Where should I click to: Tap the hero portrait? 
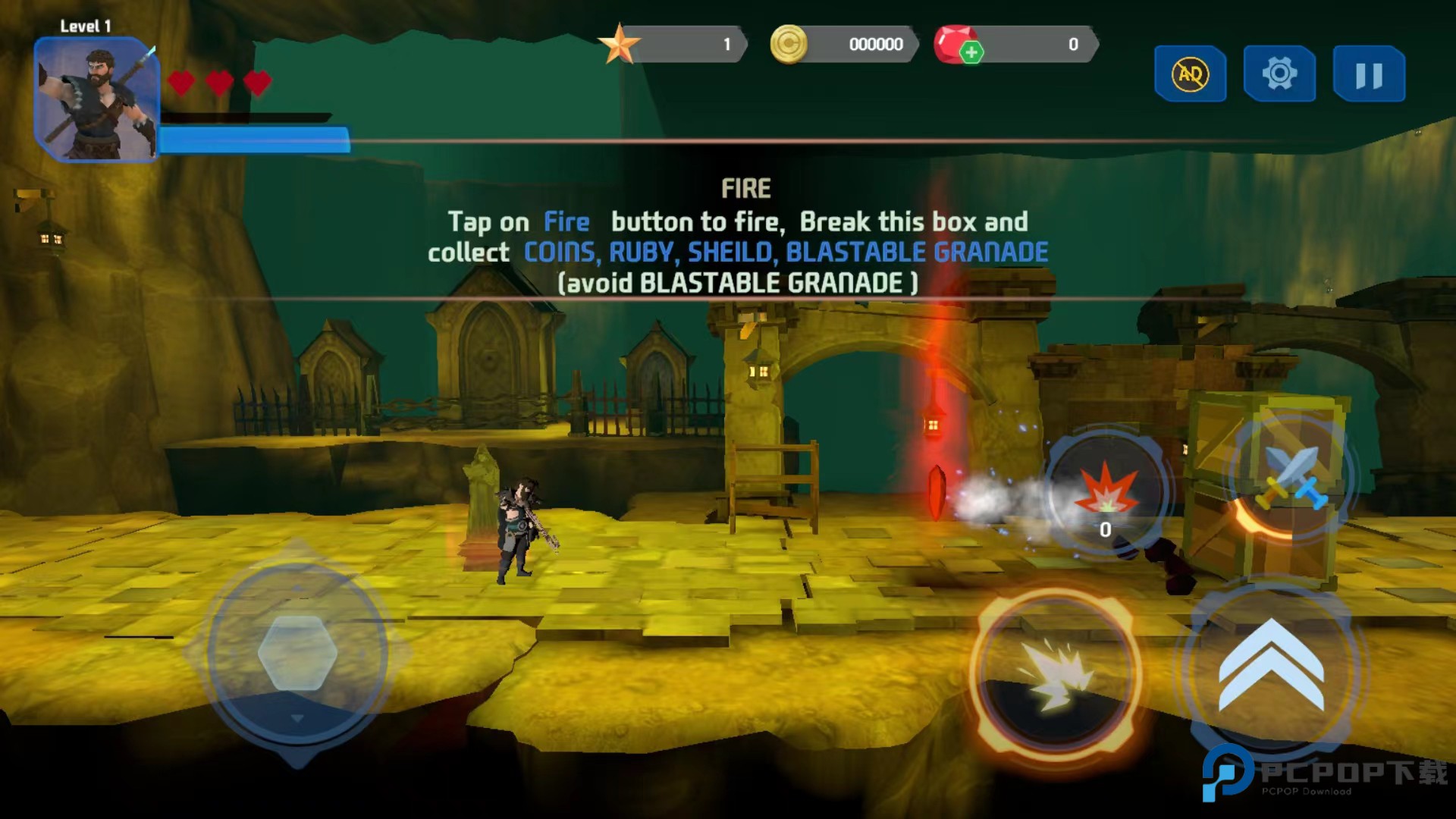(96, 99)
